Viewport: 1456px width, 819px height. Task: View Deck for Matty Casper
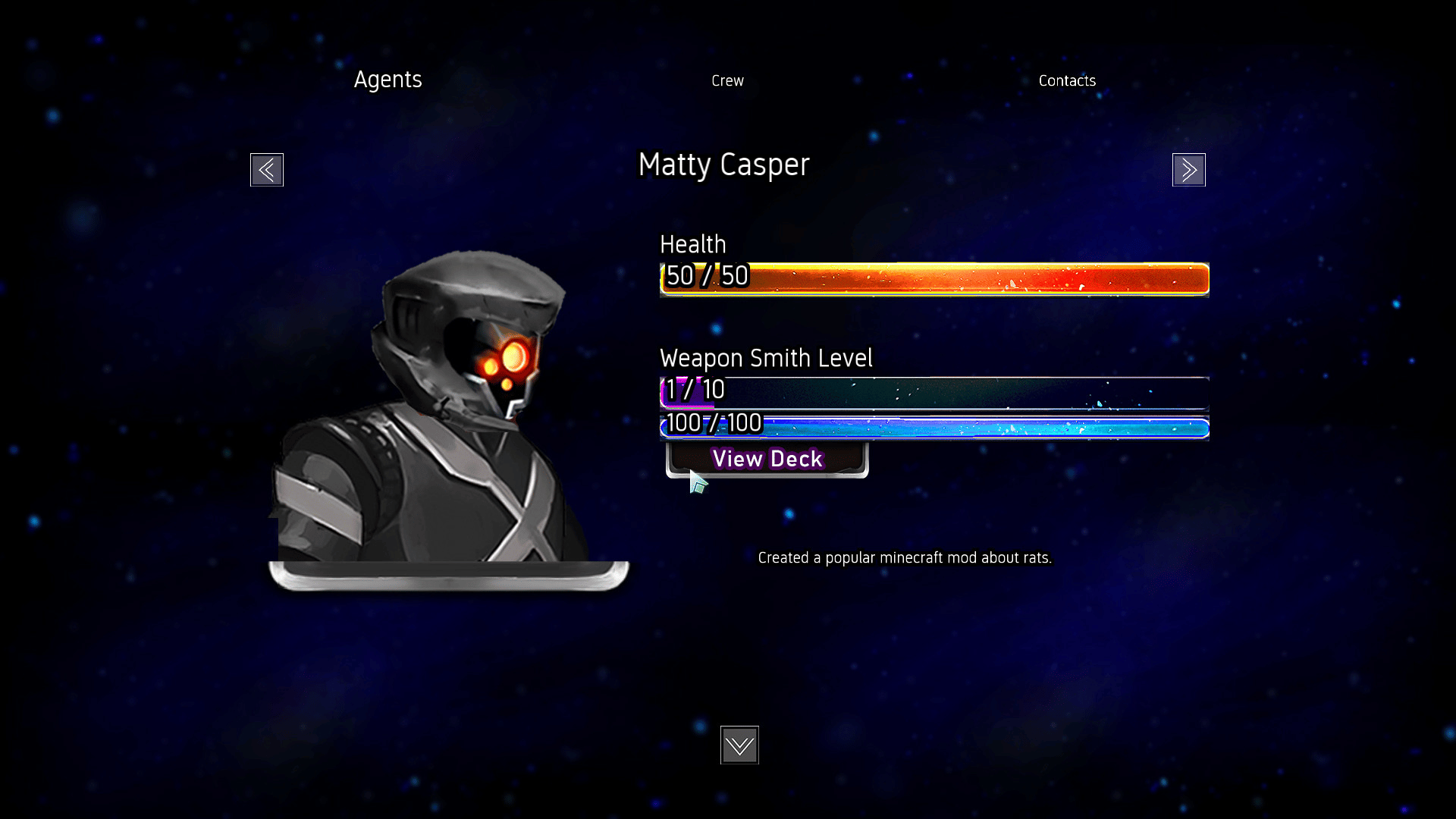(767, 460)
